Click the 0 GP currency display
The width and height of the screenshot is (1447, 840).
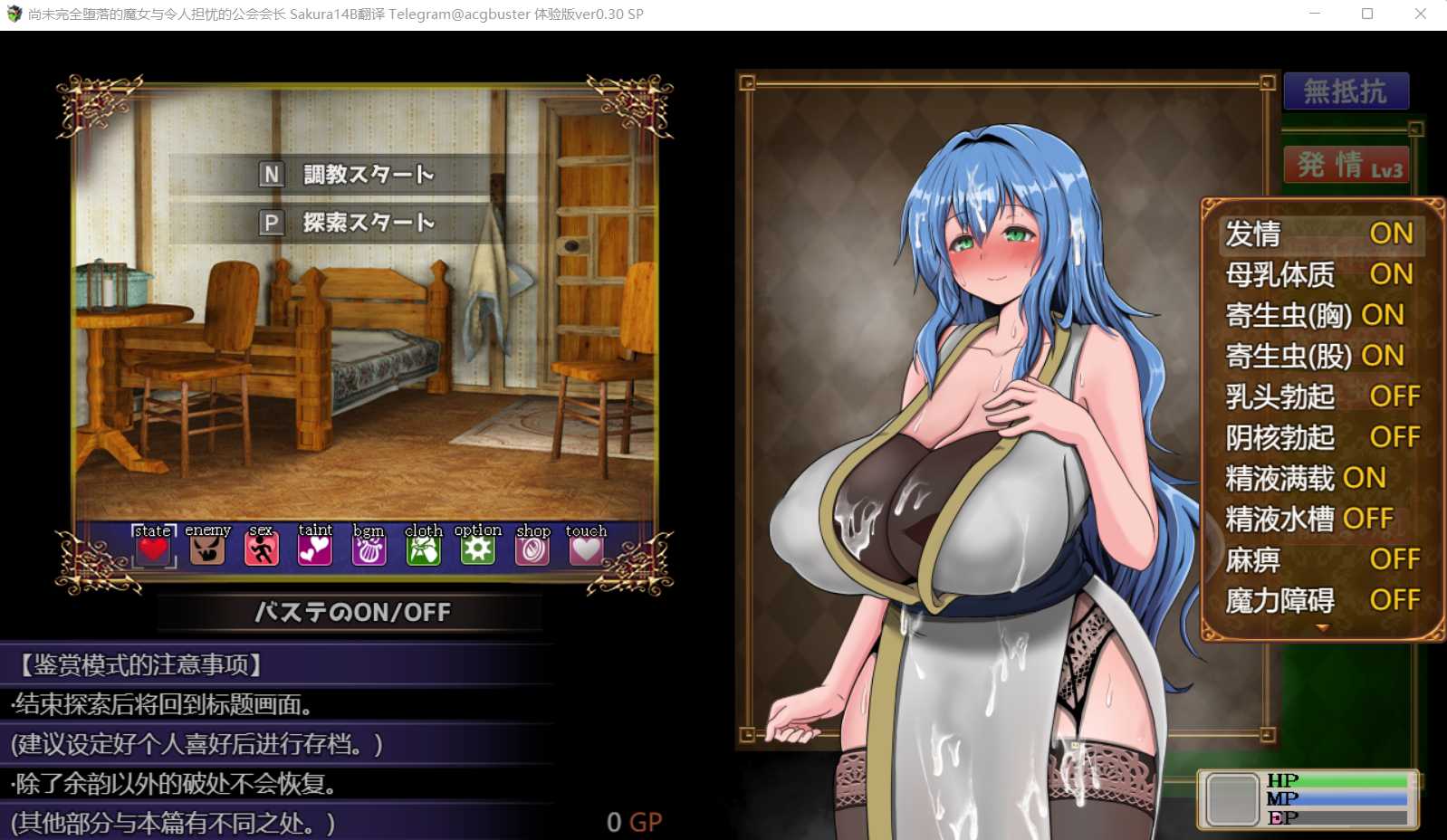(635, 822)
